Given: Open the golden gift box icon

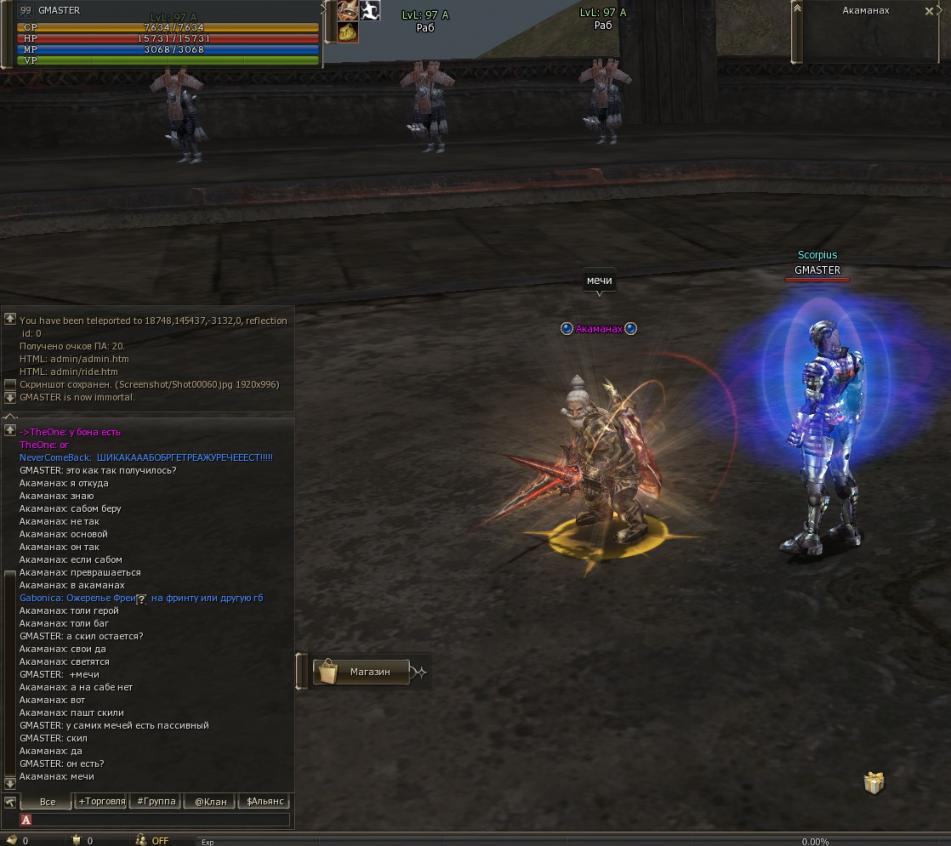Looking at the screenshot, I should point(874,782).
